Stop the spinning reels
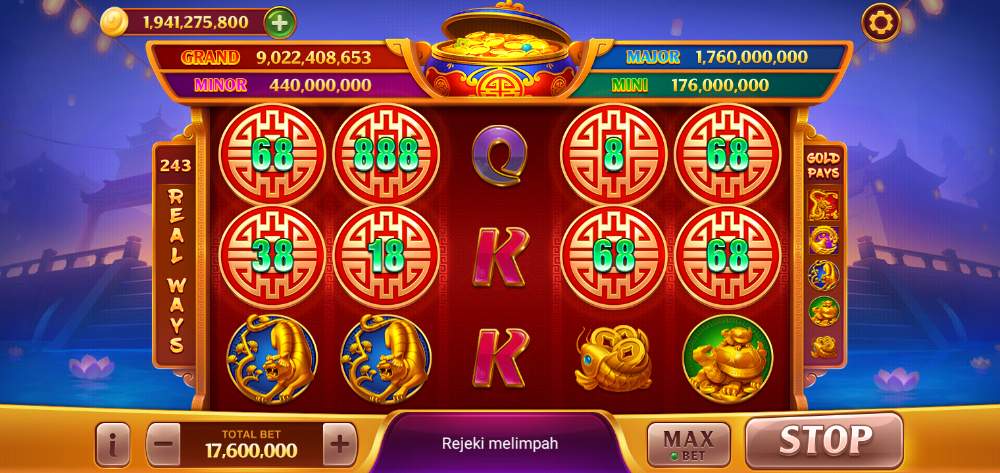This screenshot has height=473, width=1000. (x=824, y=440)
